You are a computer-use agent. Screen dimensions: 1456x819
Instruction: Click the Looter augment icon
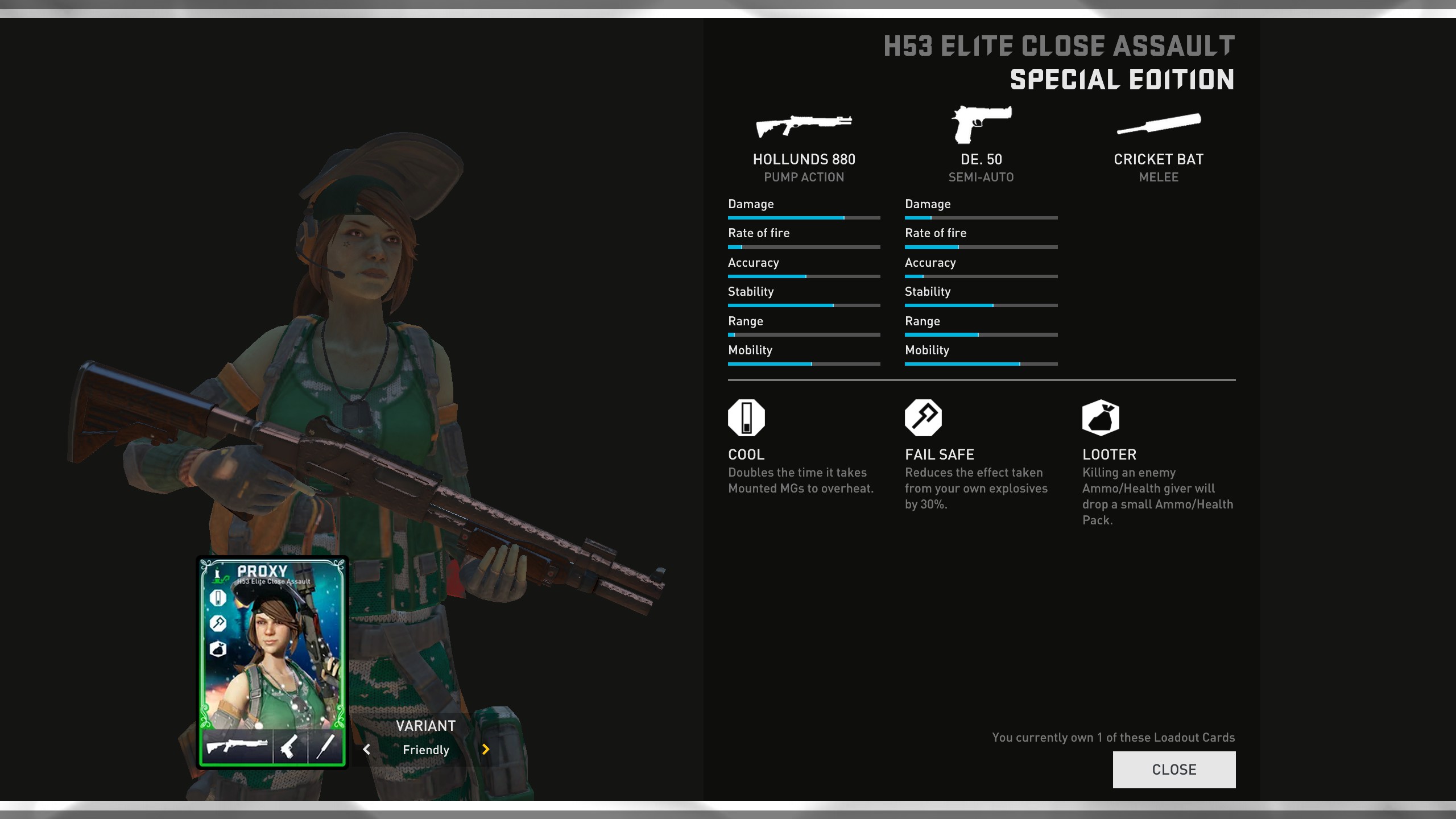point(1101,418)
